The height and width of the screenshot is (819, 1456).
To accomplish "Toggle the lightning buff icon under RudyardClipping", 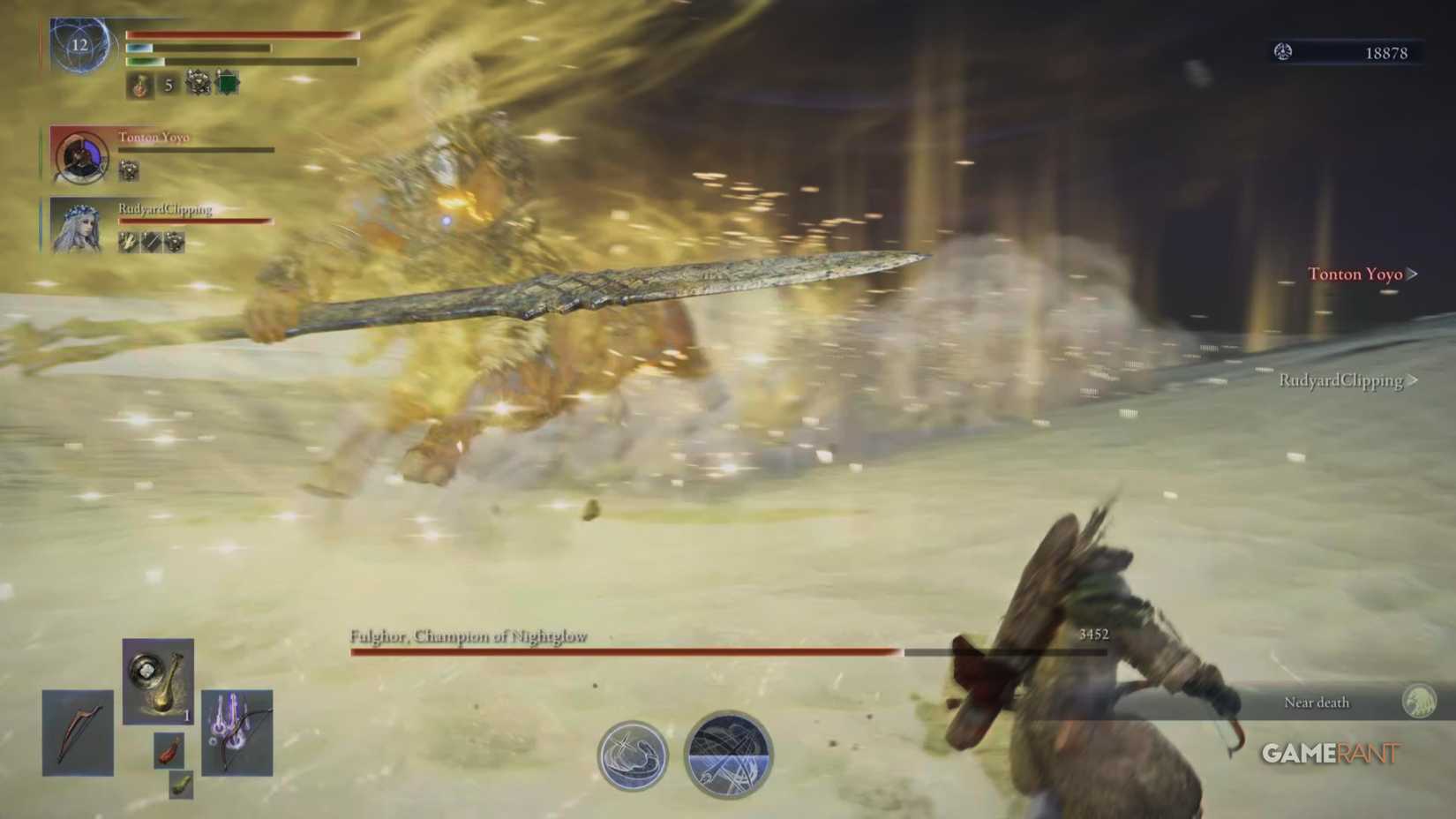I will (x=127, y=241).
